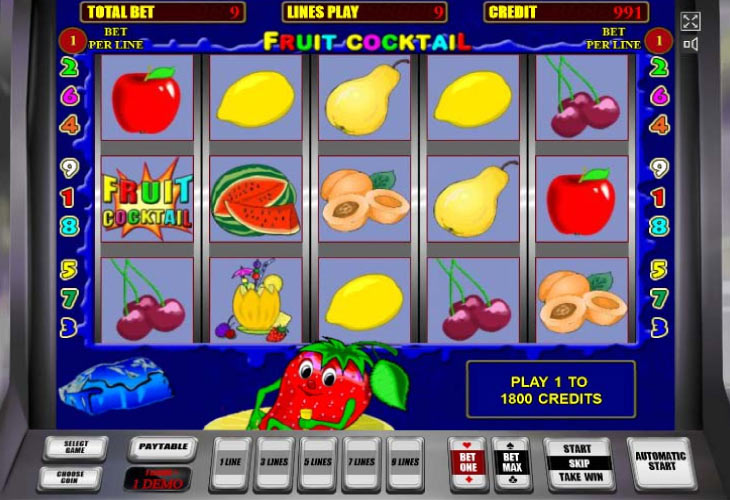Open the Select Game menu
The width and height of the screenshot is (730, 500).
[71, 447]
